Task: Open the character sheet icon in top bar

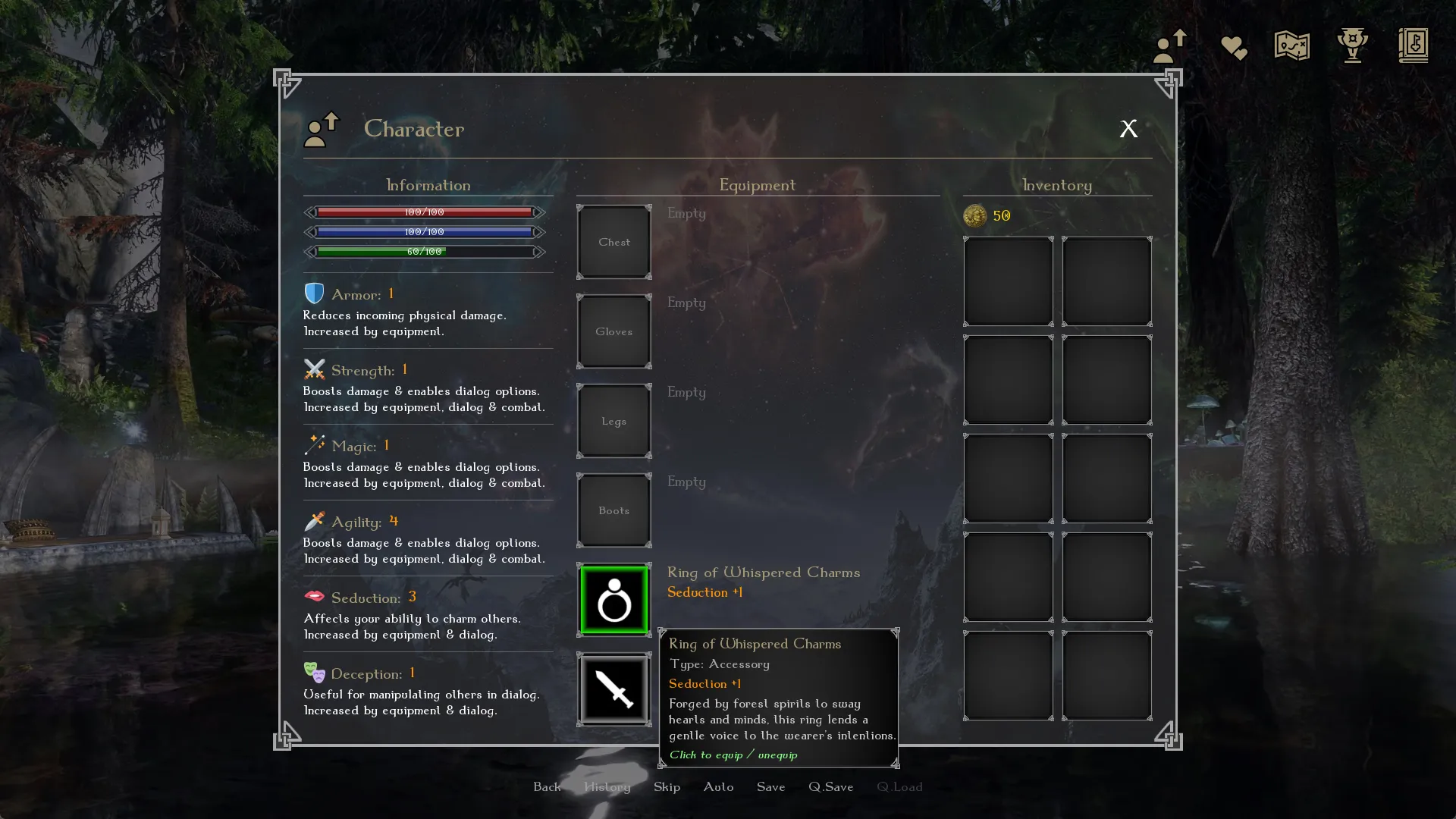Action: 1169,46
